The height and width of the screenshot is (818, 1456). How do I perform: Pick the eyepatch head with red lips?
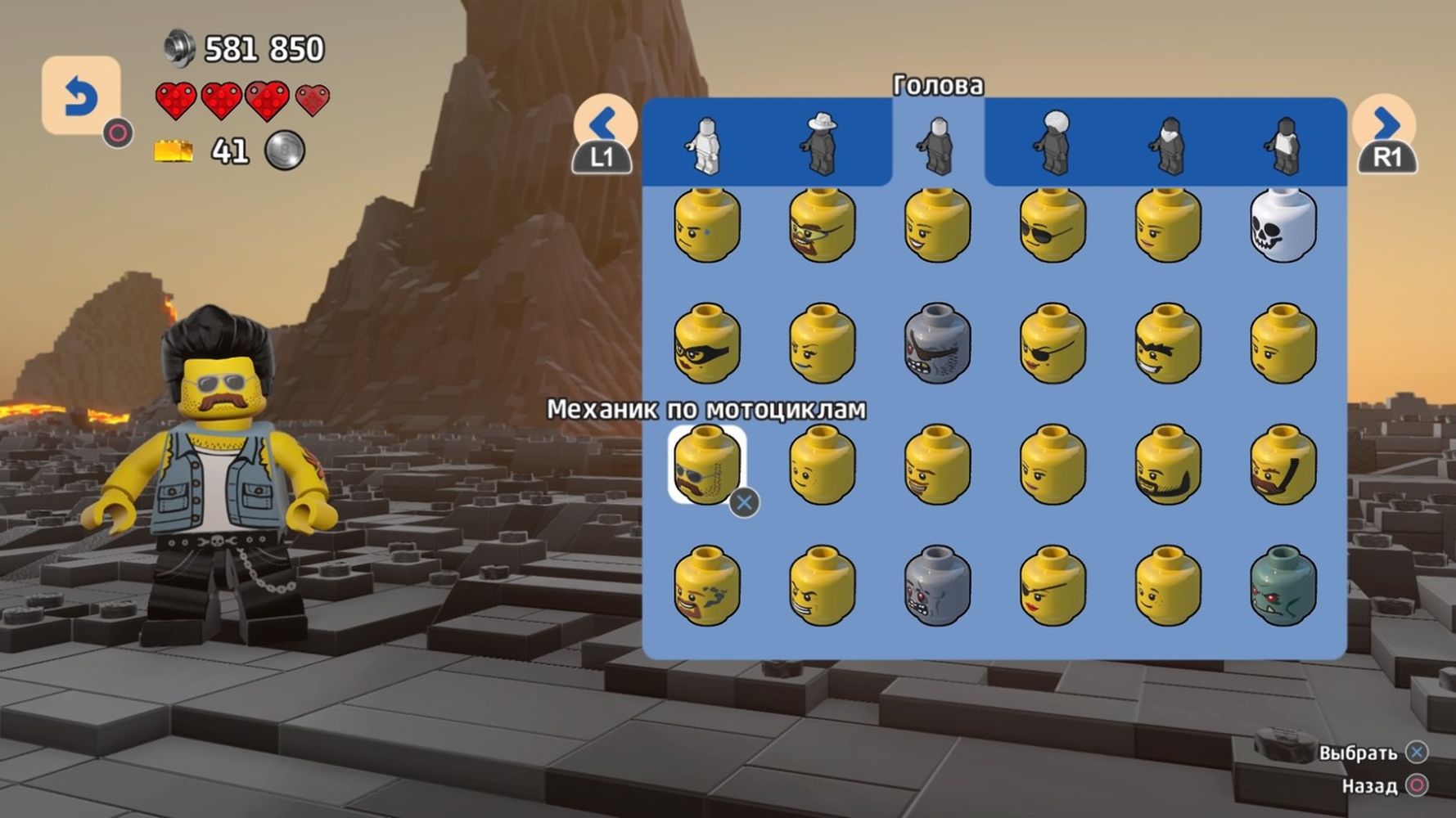tap(1053, 586)
